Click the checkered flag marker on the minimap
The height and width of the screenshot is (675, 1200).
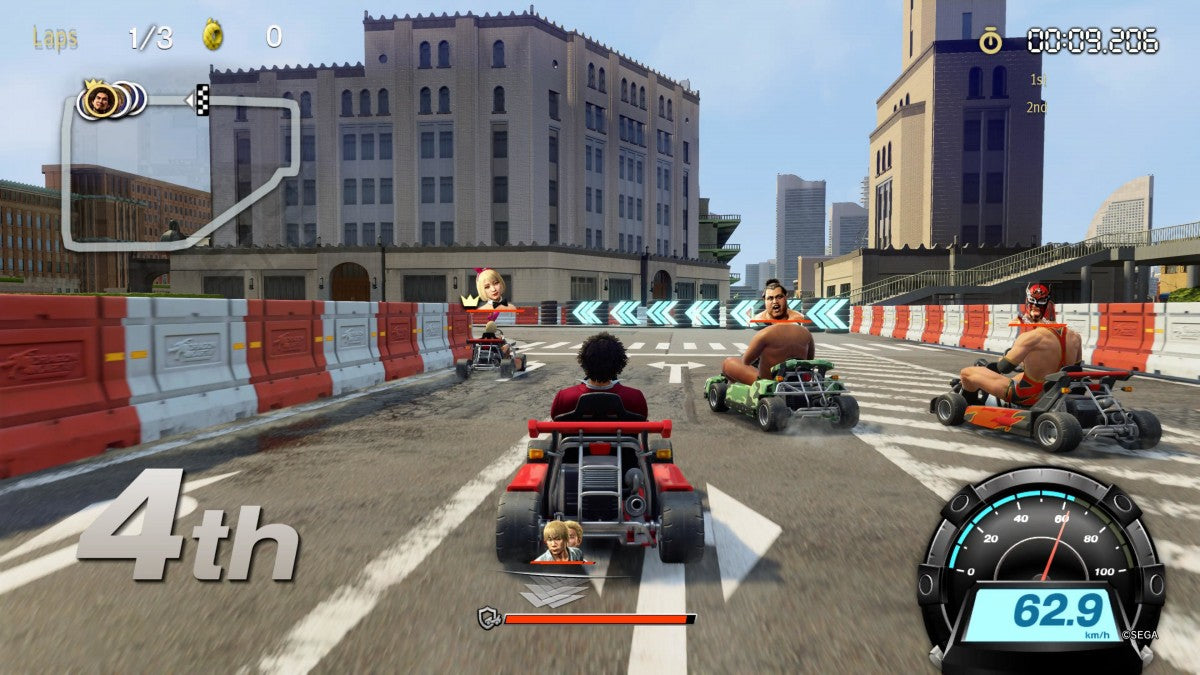[x=202, y=100]
